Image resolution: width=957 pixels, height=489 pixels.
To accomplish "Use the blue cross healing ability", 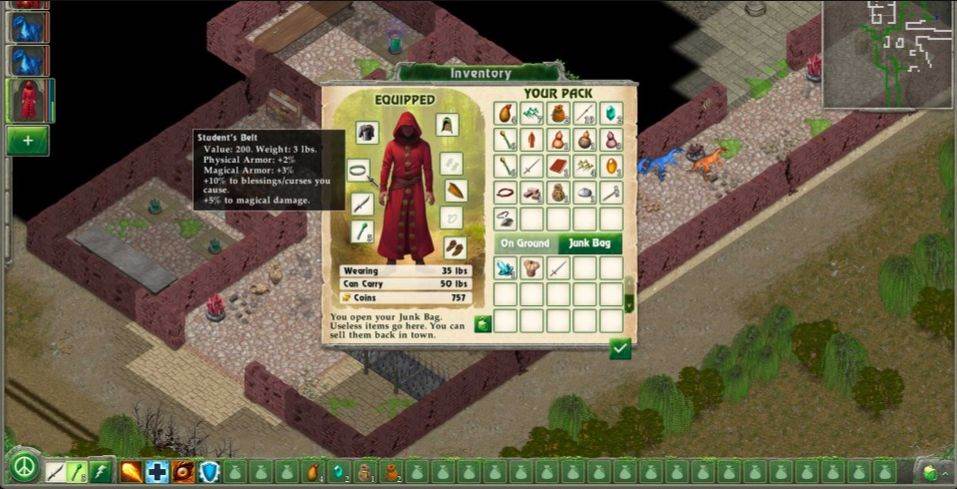I will pos(157,471).
